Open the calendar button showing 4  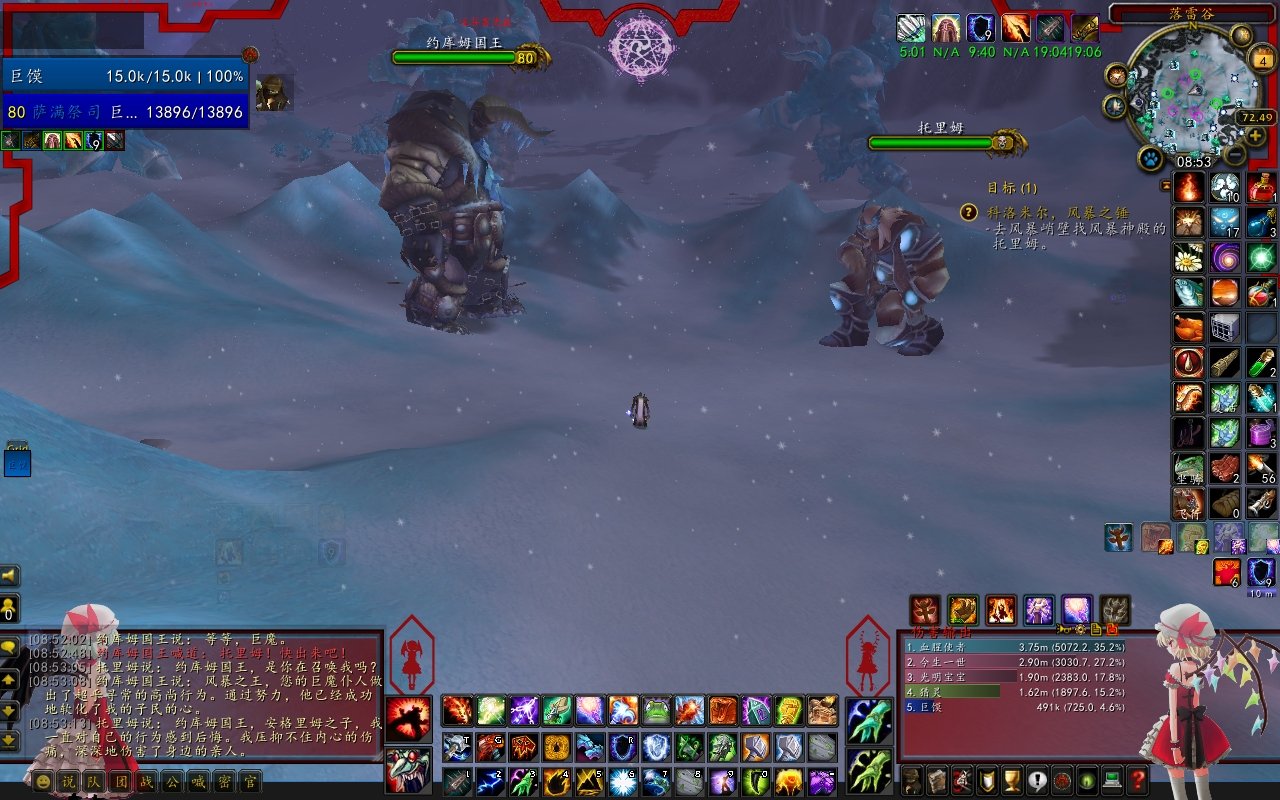coord(1263,60)
